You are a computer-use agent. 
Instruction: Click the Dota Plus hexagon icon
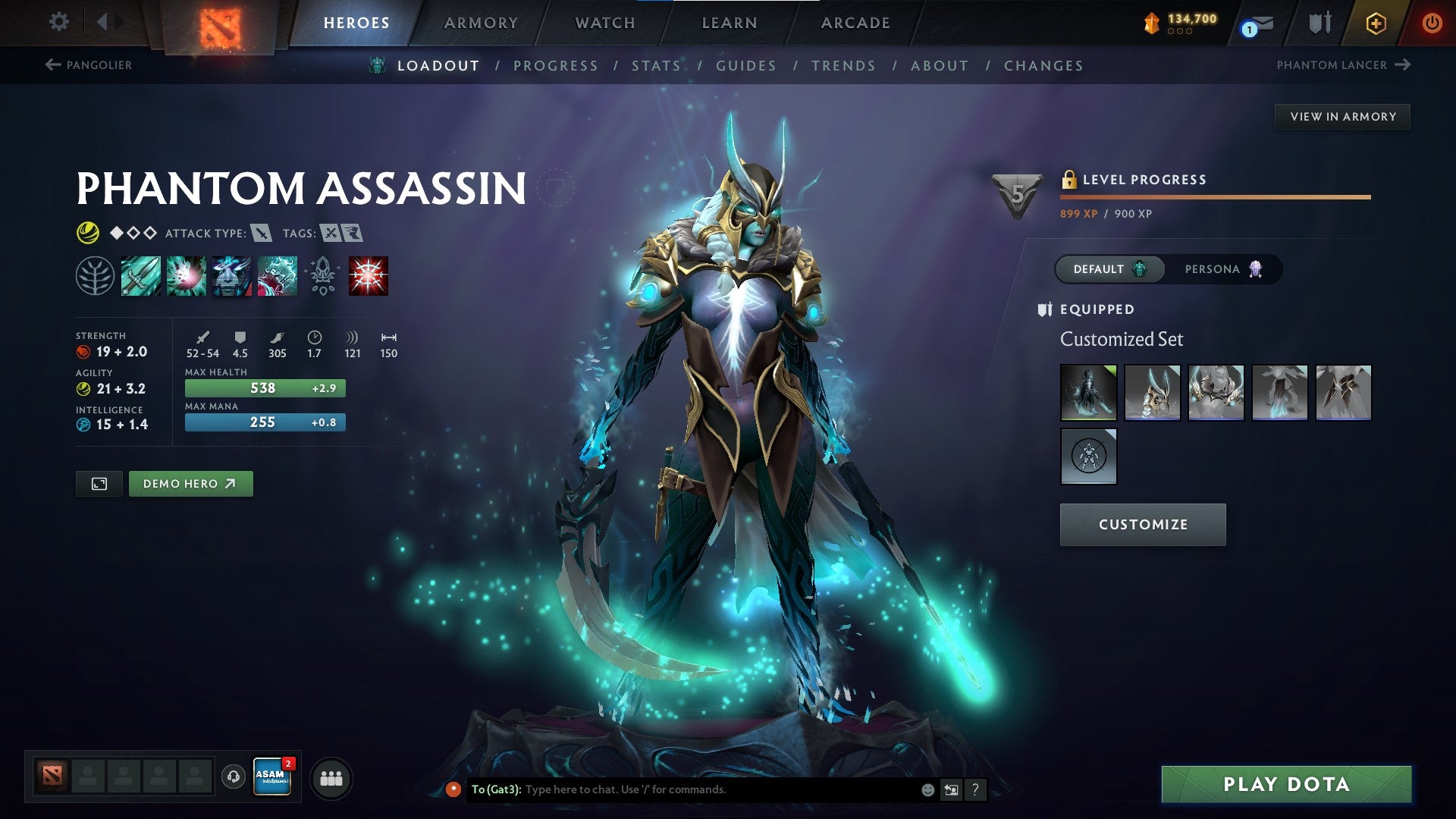(1376, 23)
